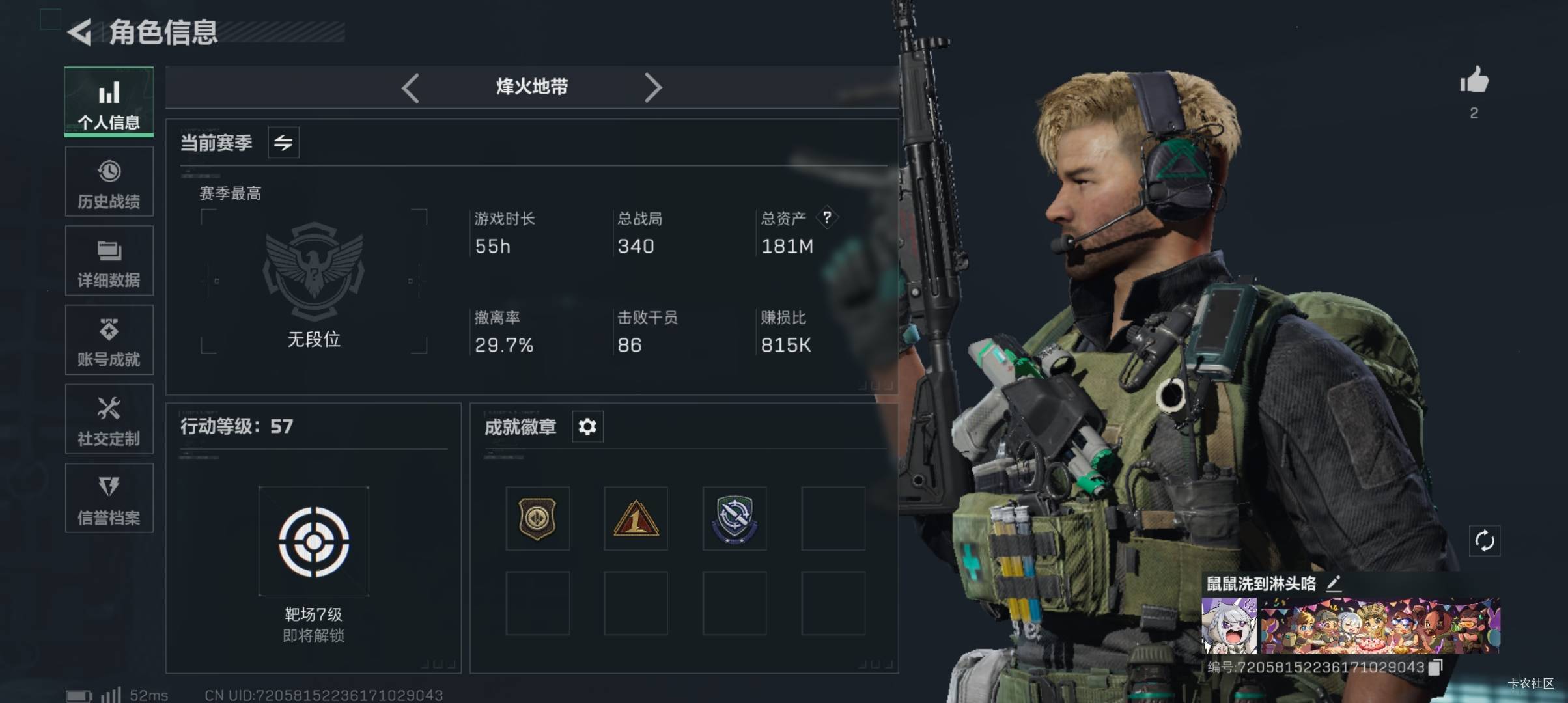Give a thumbs-up like to this profile
The height and width of the screenshot is (703, 1568).
click(1474, 81)
